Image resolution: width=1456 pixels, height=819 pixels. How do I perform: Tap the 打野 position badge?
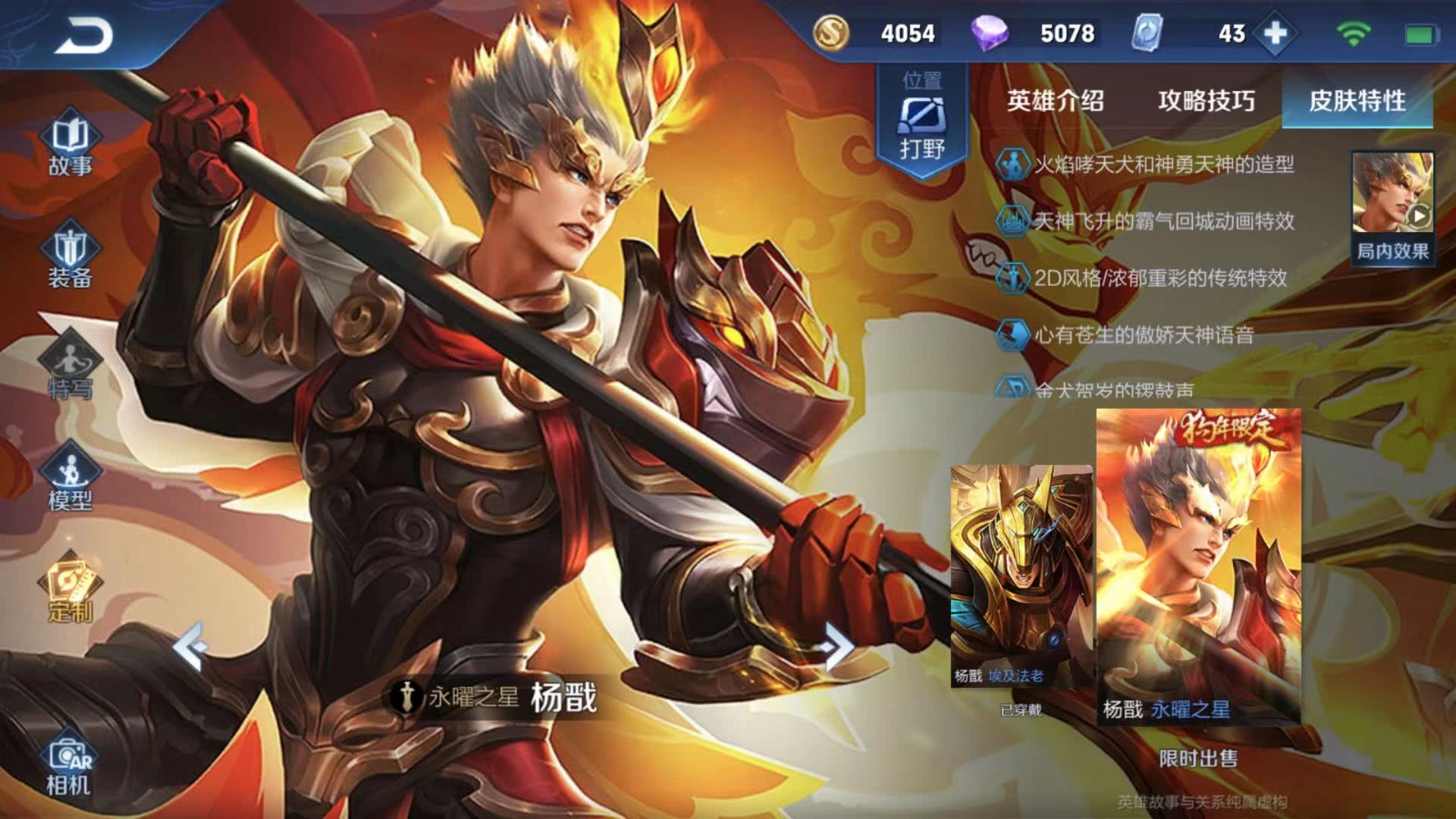click(922, 121)
